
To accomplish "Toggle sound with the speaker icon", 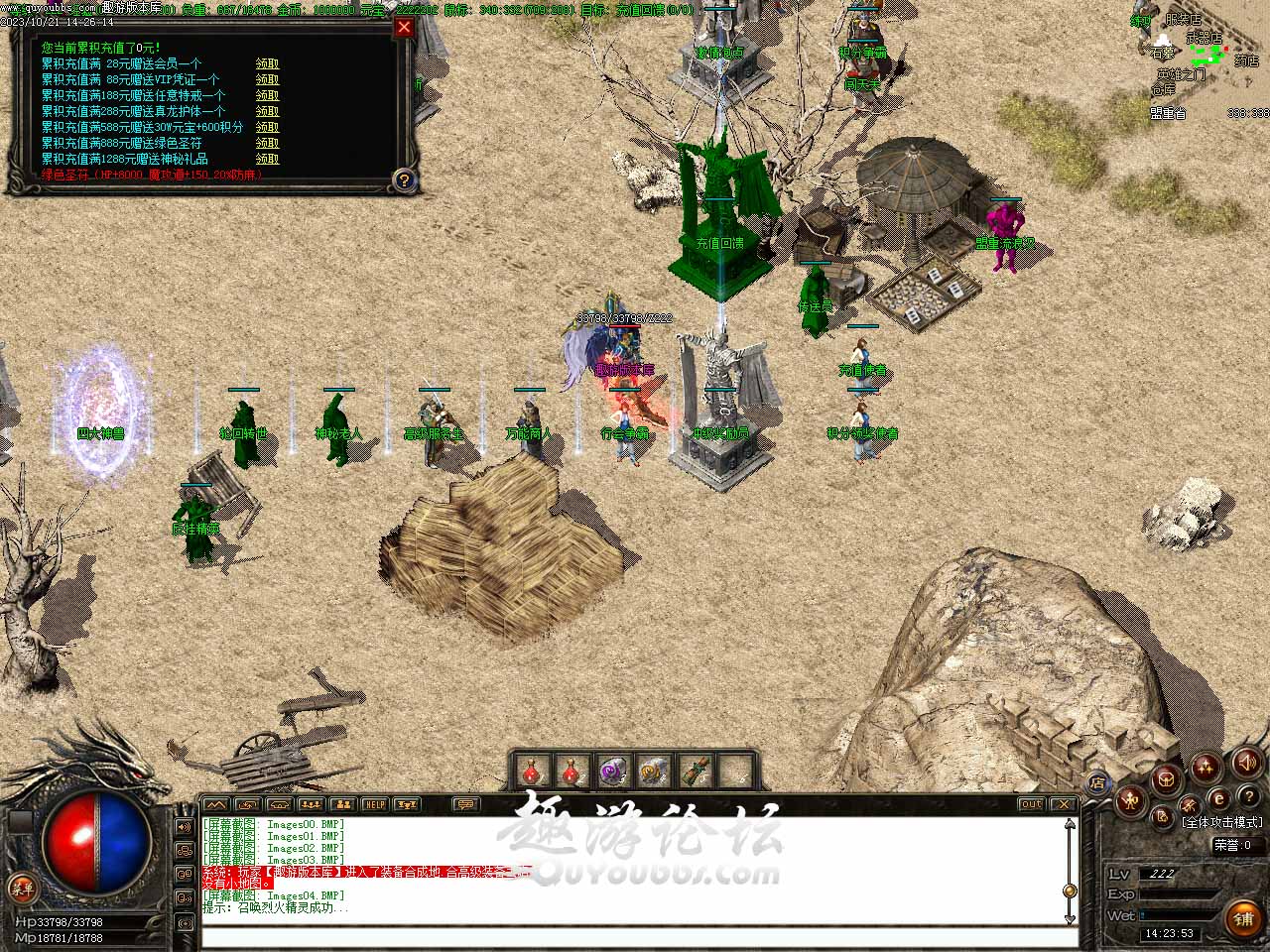I will 1247,762.
